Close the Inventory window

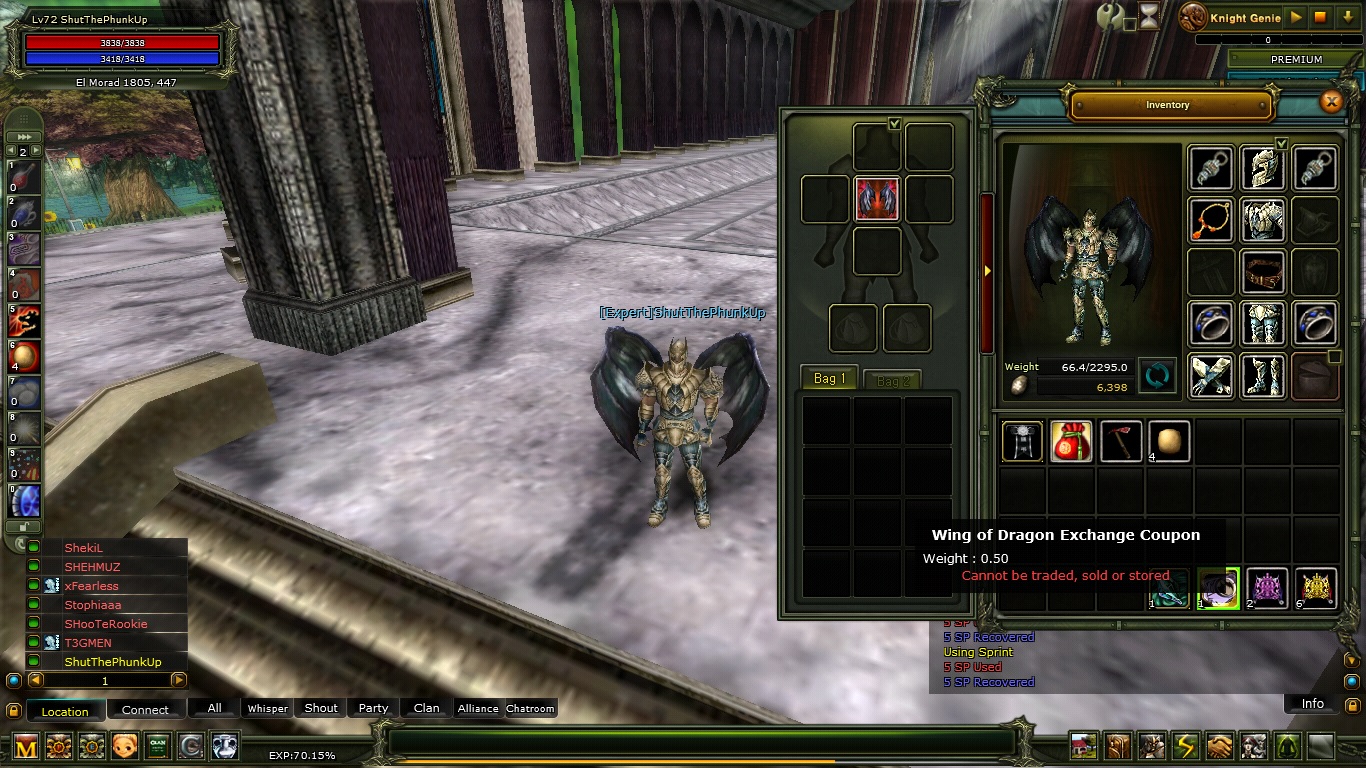(1331, 101)
